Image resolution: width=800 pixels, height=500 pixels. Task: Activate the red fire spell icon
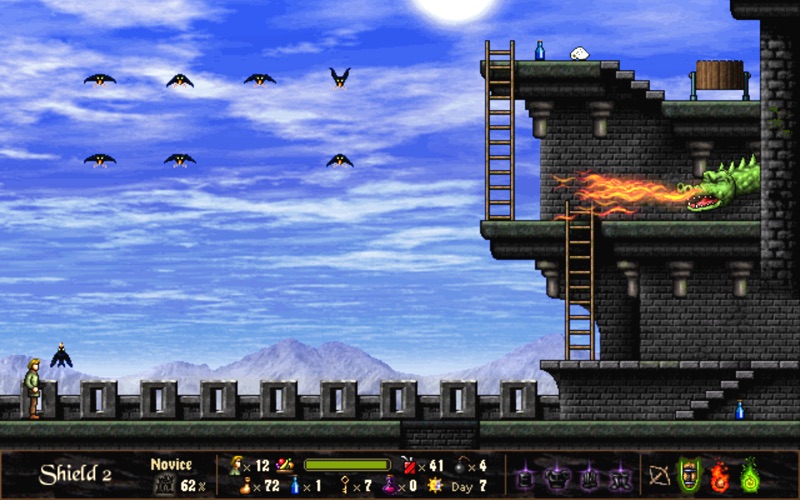point(719,474)
